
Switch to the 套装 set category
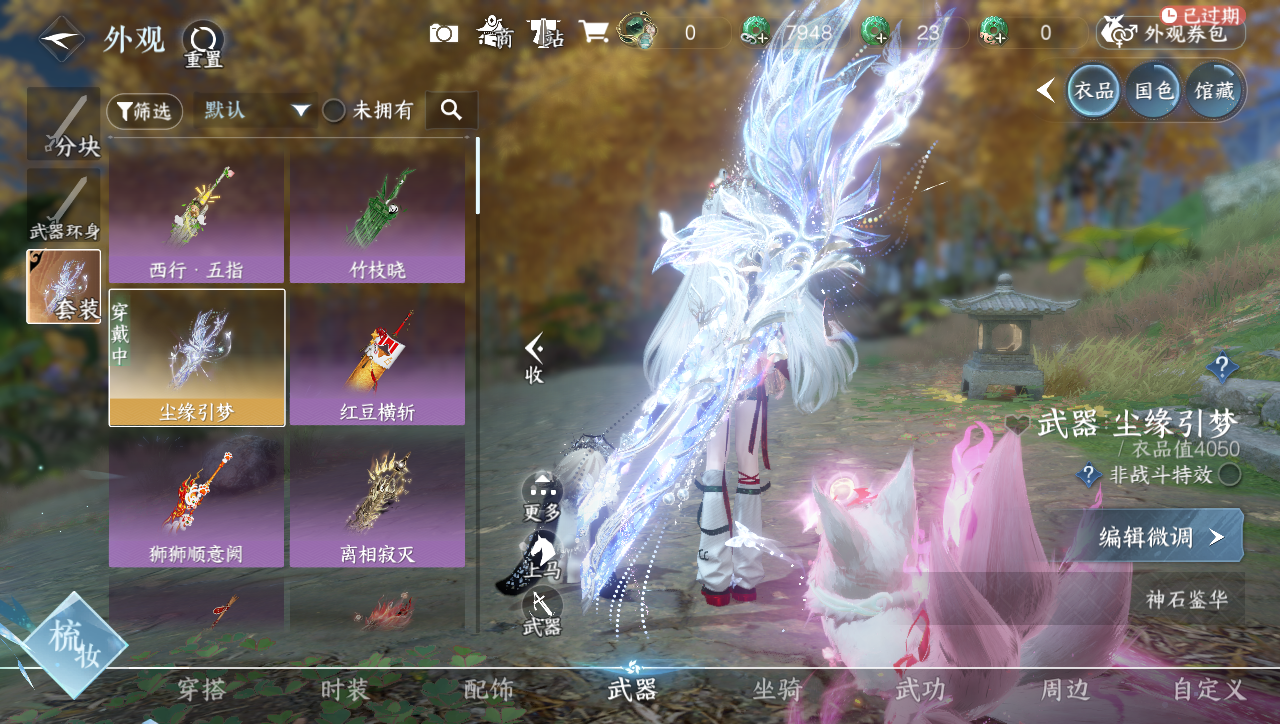click(x=64, y=287)
